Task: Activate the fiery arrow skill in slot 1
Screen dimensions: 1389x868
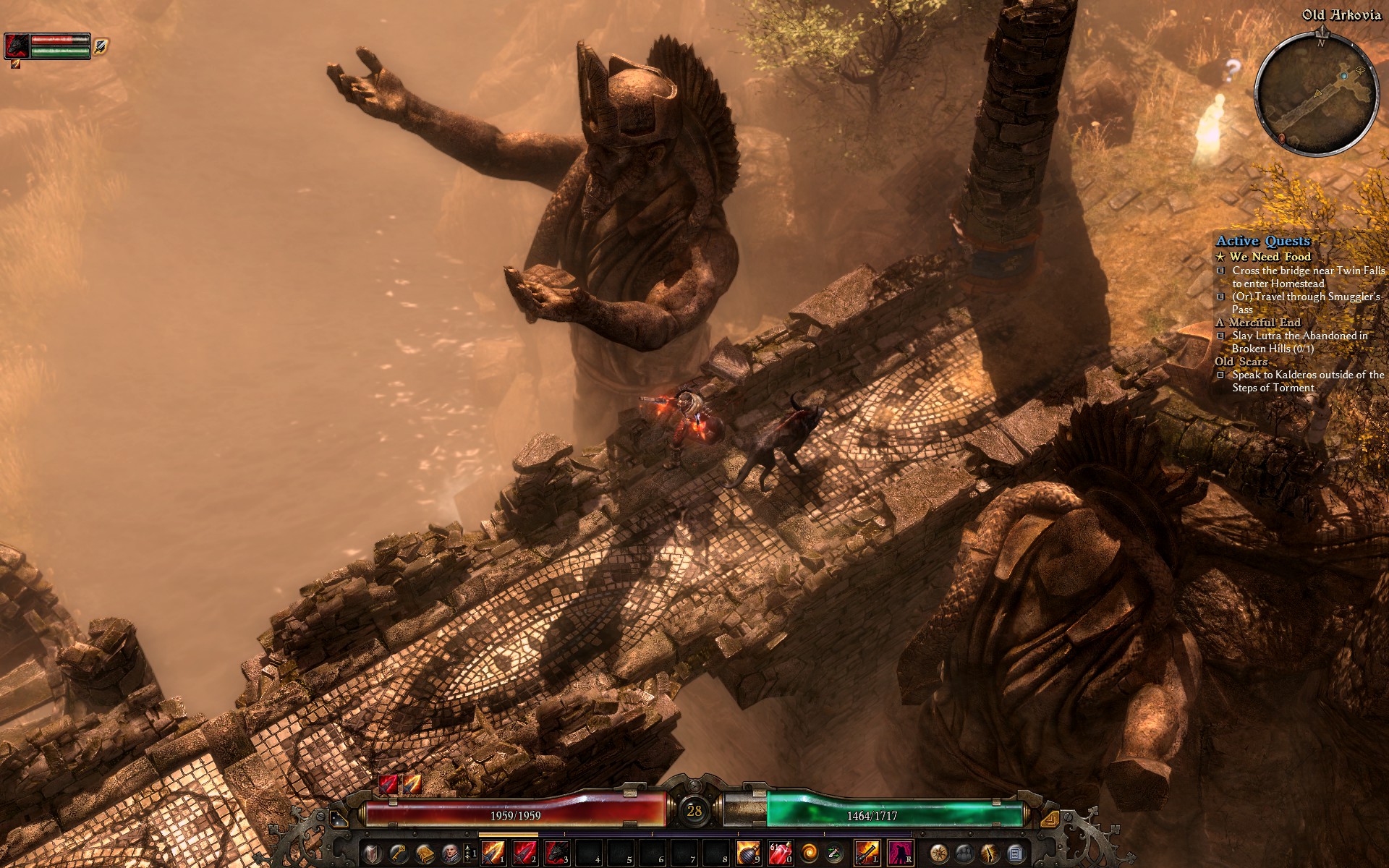Action: tap(493, 854)
